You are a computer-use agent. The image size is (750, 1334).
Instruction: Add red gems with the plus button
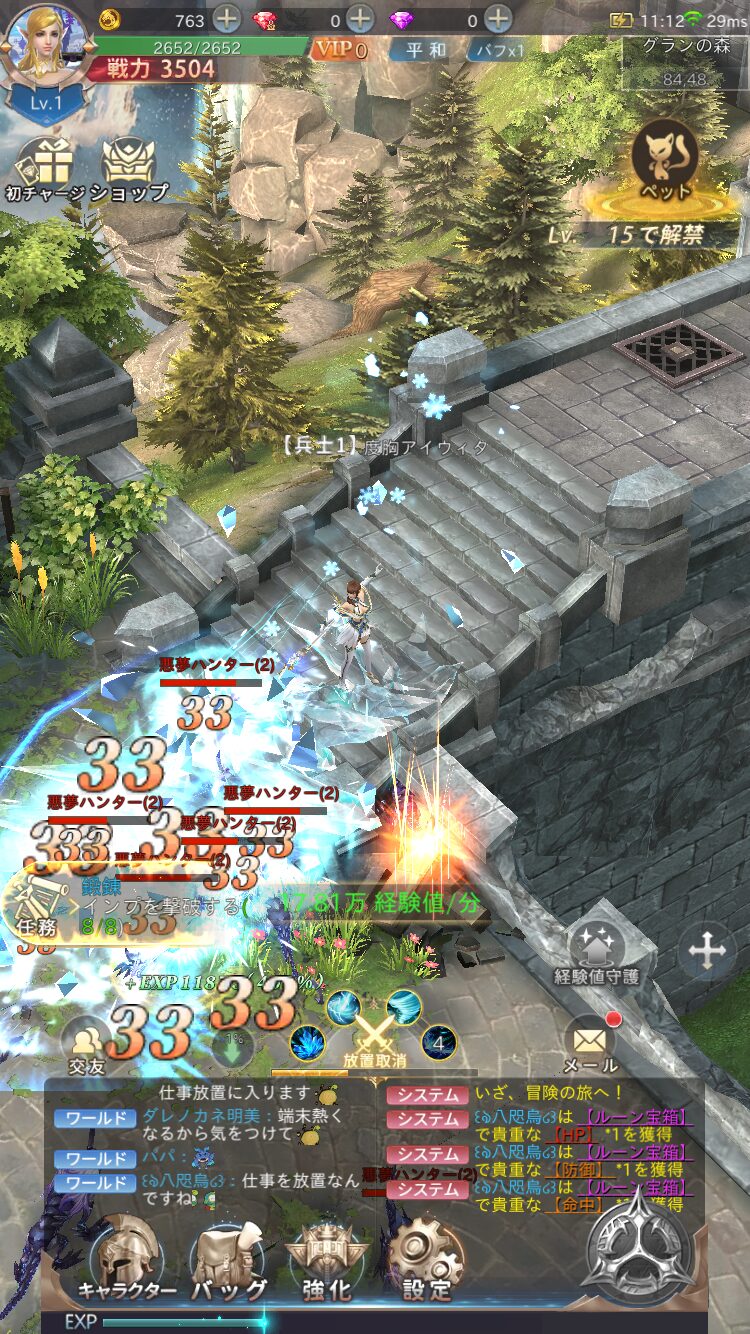(360, 19)
